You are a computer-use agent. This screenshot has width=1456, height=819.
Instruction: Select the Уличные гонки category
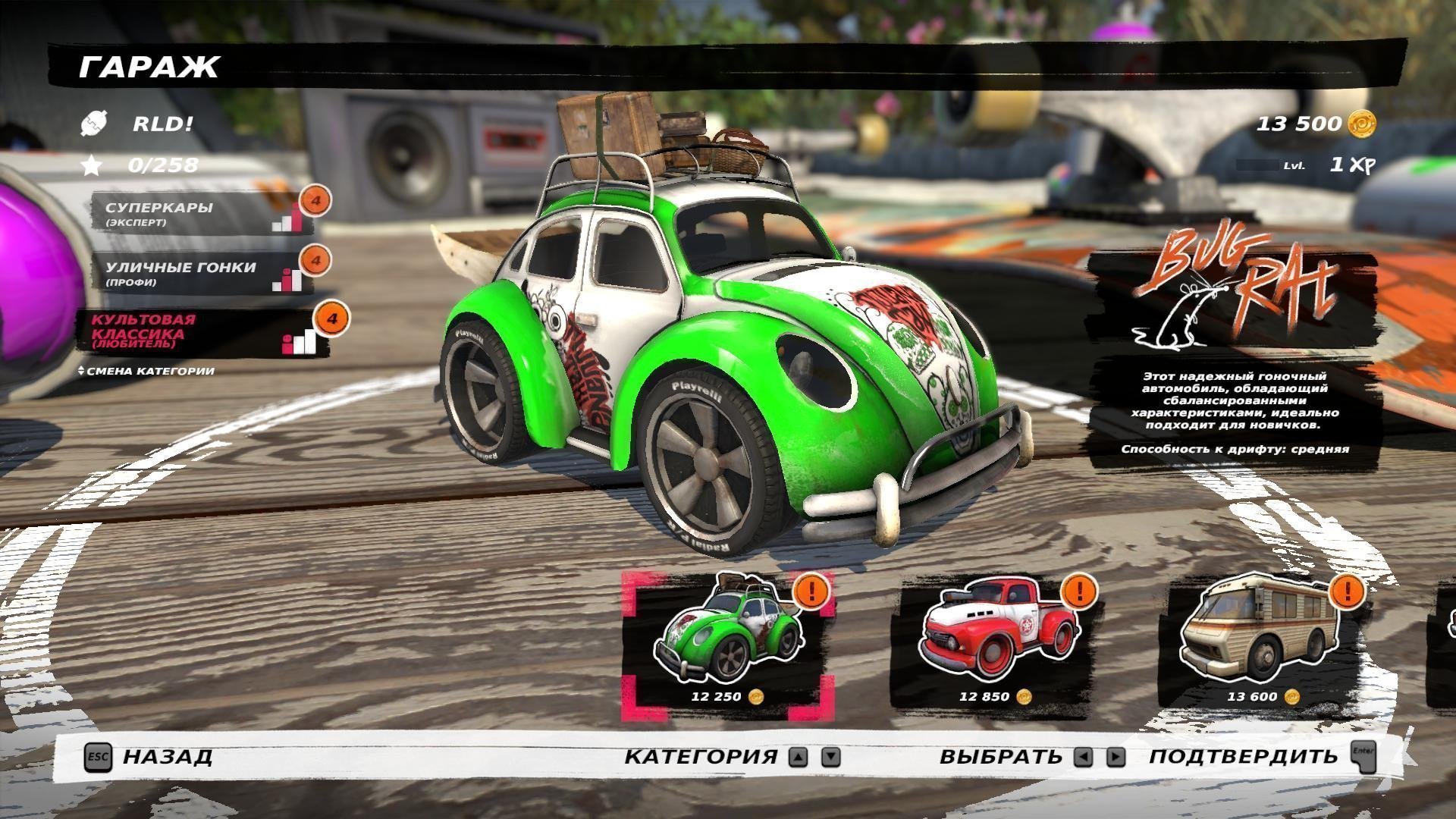[x=199, y=273]
